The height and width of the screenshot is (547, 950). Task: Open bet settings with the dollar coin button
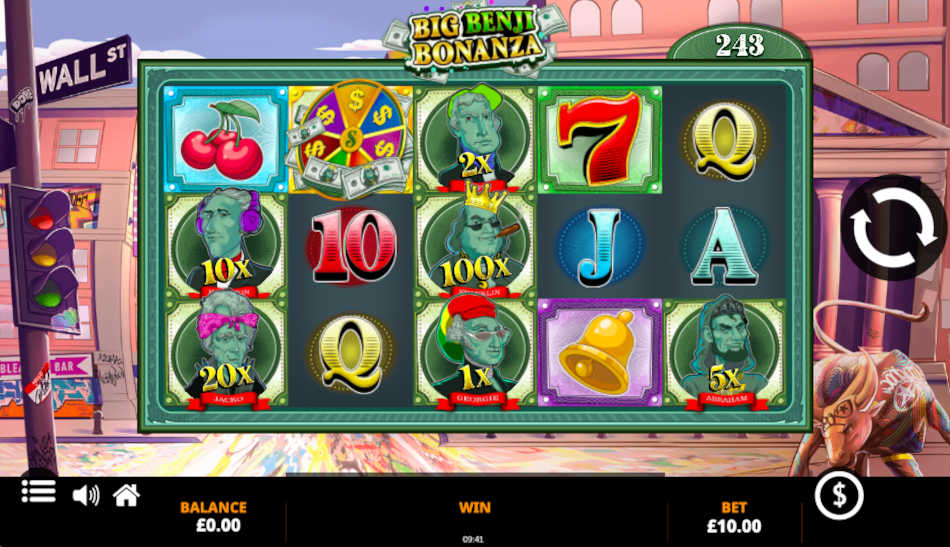coord(838,495)
